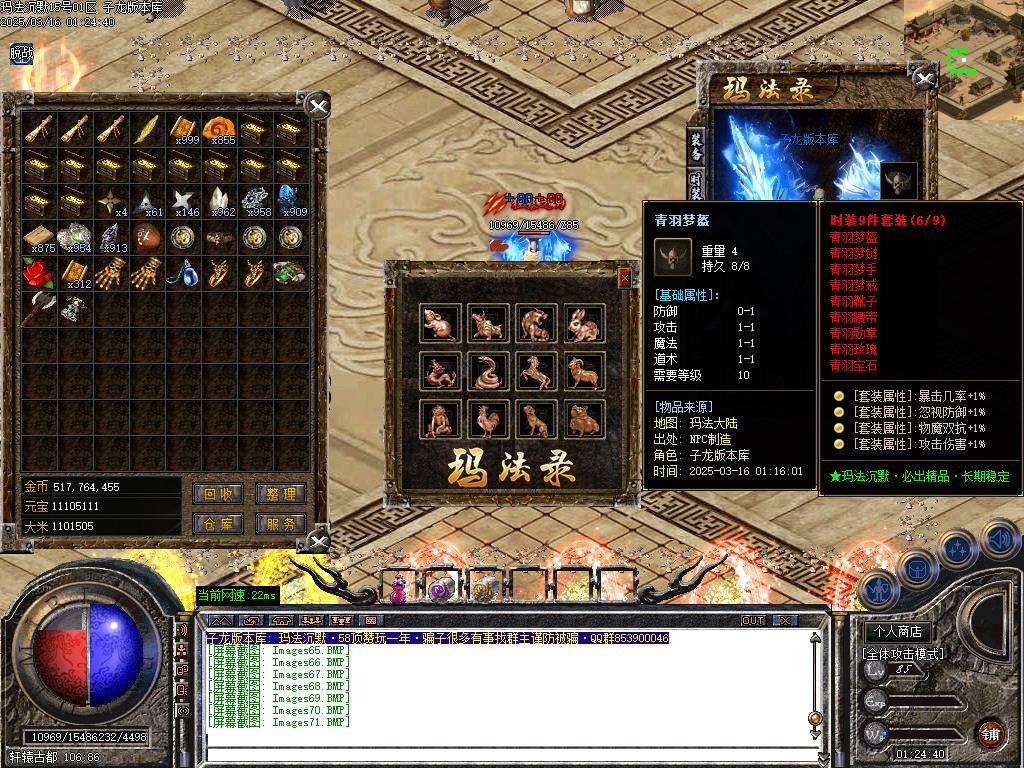The width and height of the screenshot is (1024, 768).
Task: Close the inventory bag window
Action: pyautogui.click(x=317, y=106)
